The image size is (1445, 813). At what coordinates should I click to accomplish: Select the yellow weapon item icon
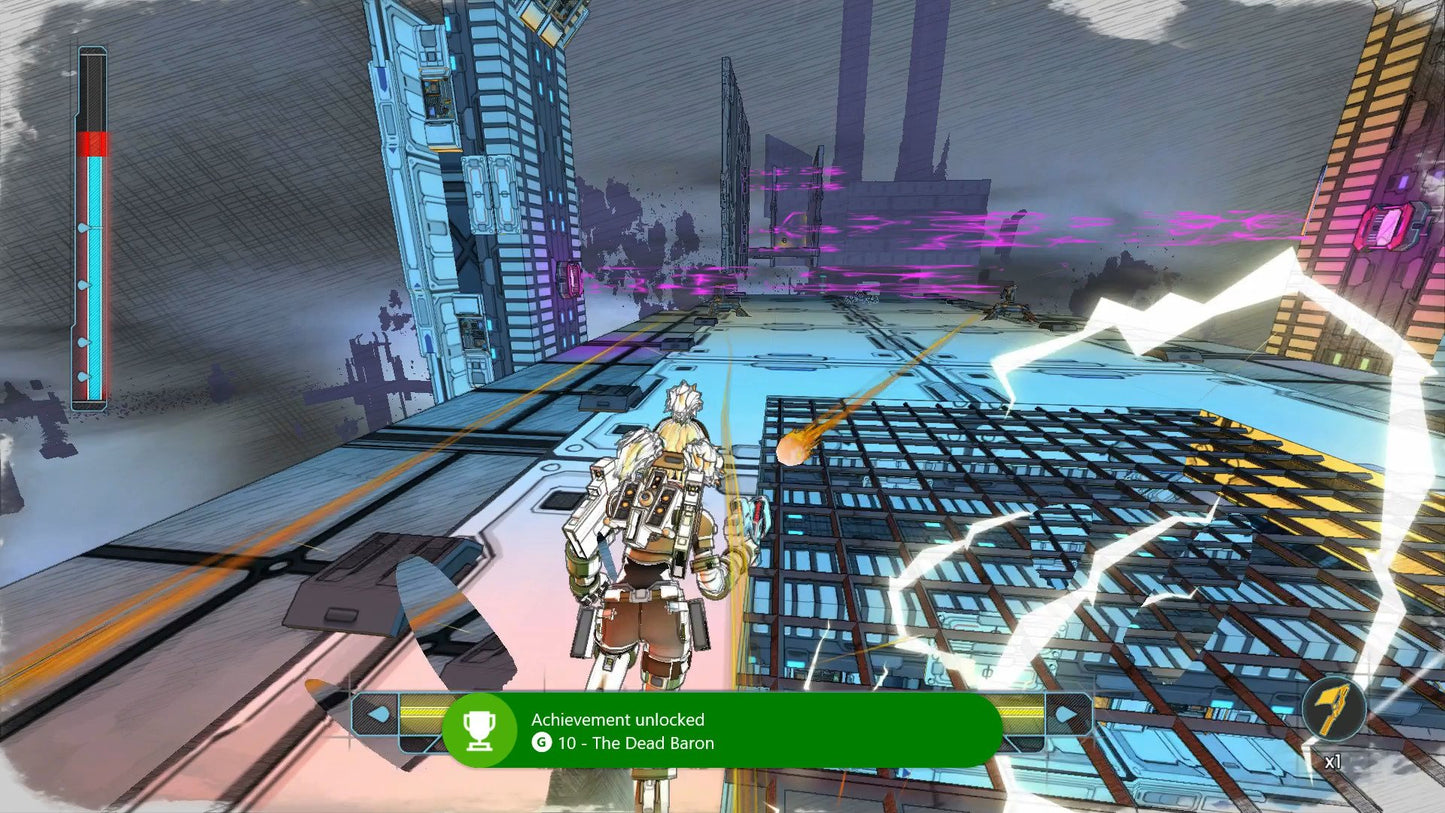pyautogui.click(x=1334, y=708)
